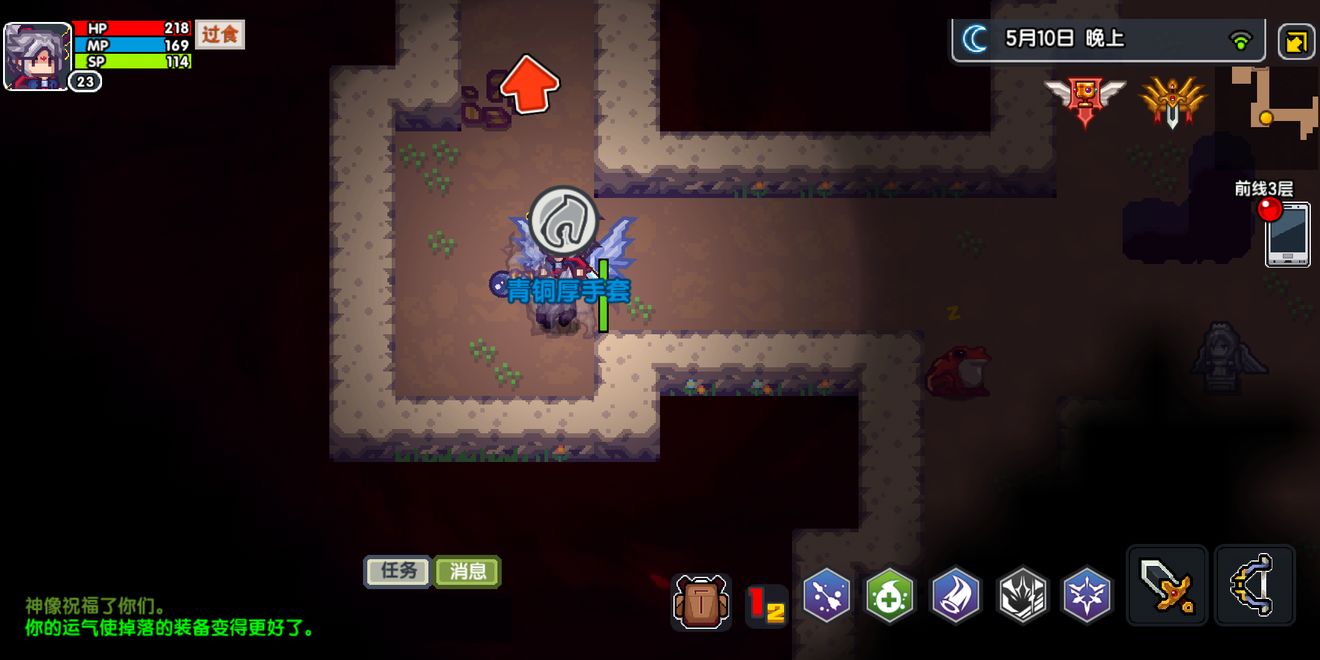Attack with the sword weapon slot
Screen dimensions: 1320x660
pos(1167,586)
